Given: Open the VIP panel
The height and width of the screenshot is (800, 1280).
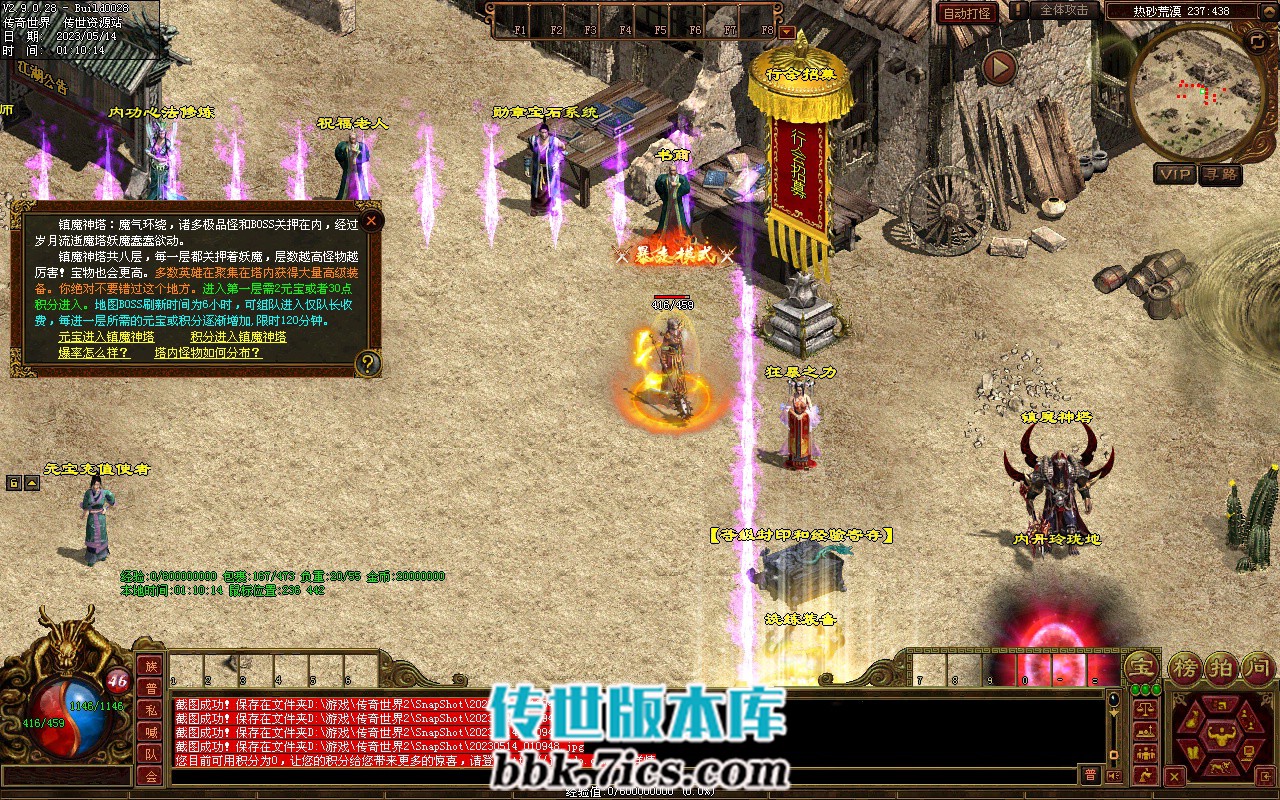Looking at the screenshot, I should [1175, 174].
